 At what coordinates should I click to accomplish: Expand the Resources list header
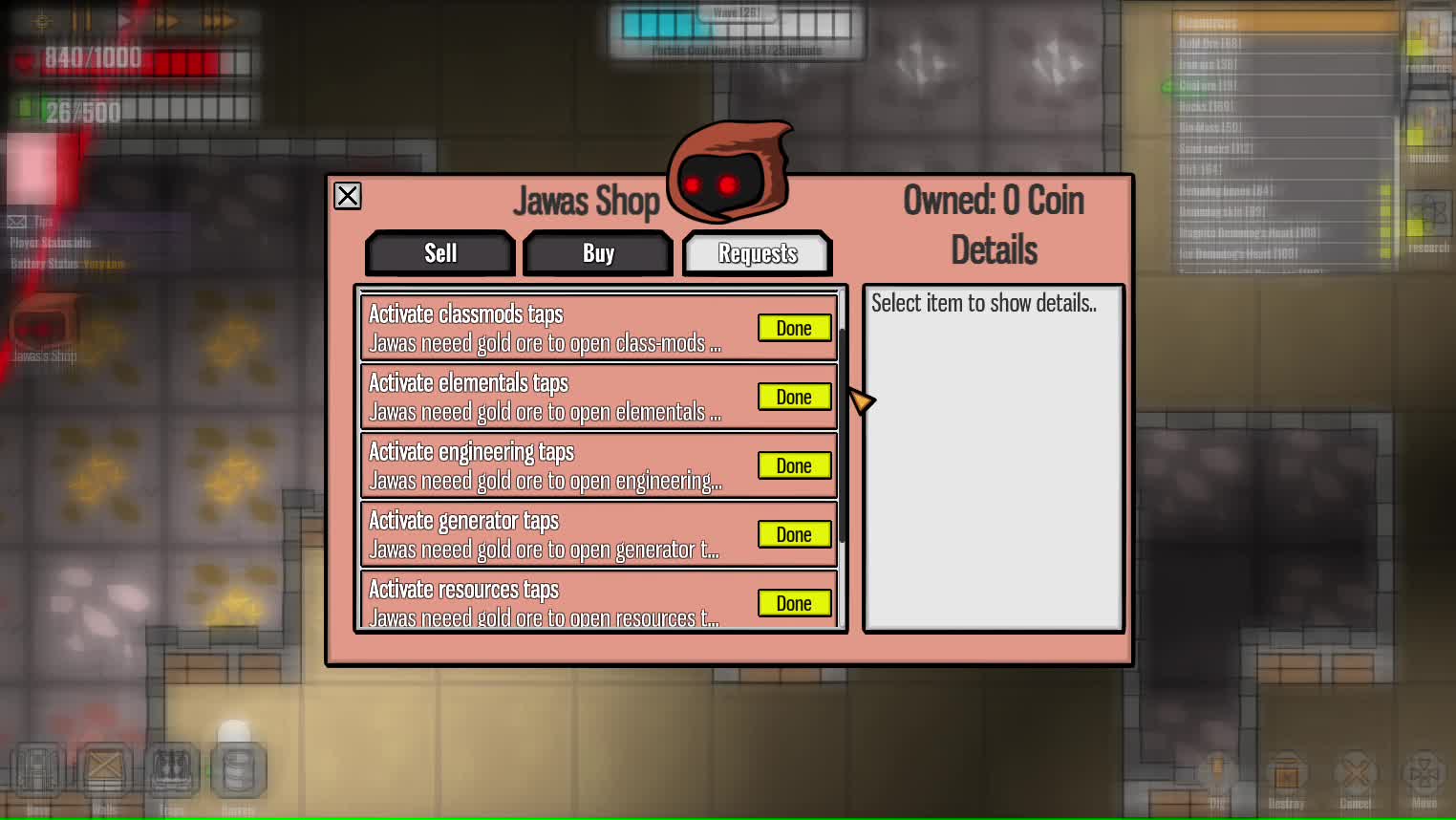point(1284,21)
